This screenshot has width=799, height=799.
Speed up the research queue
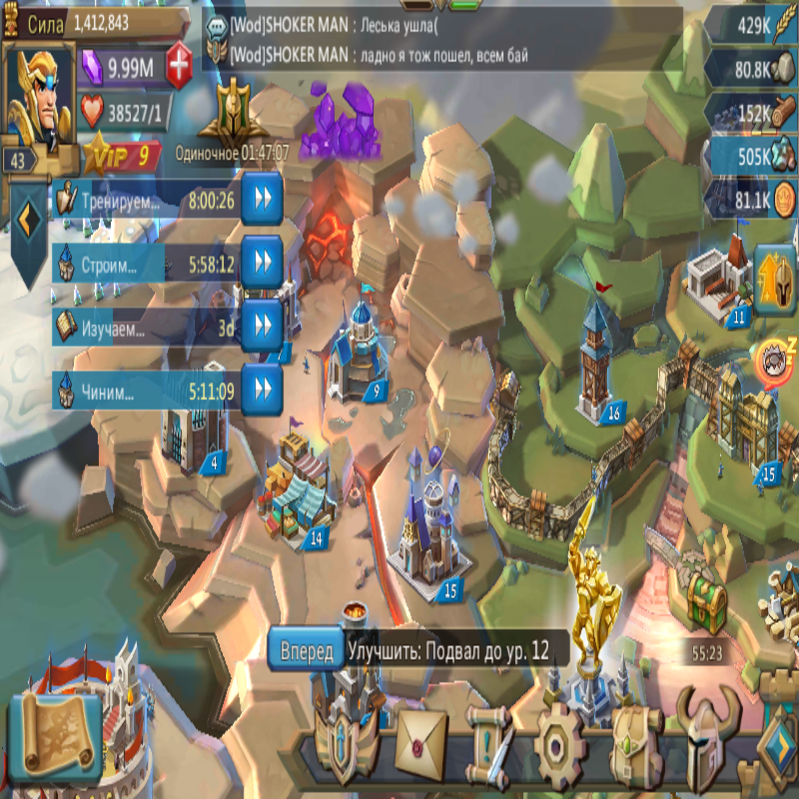[261, 325]
